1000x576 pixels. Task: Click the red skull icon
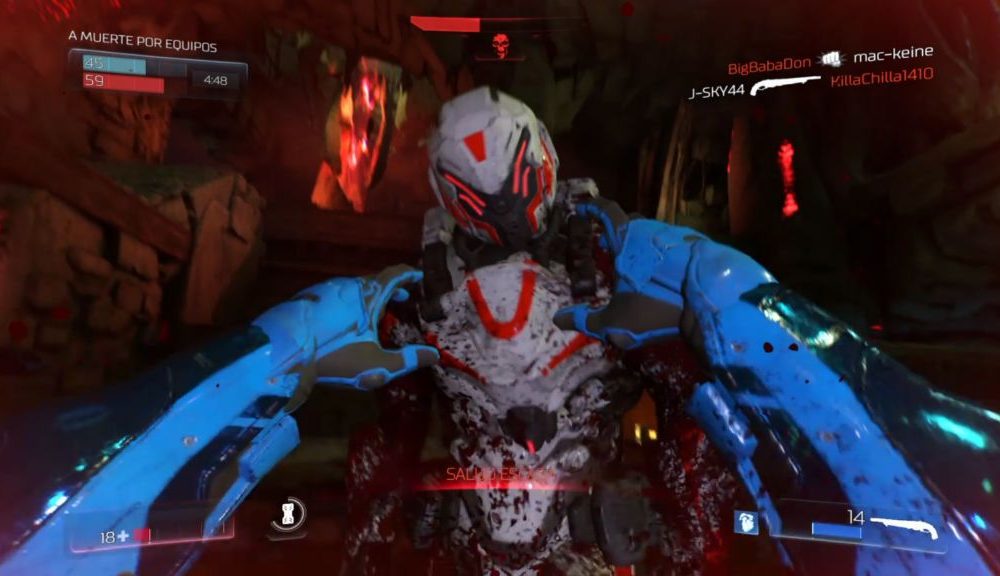pyautogui.click(x=499, y=44)
